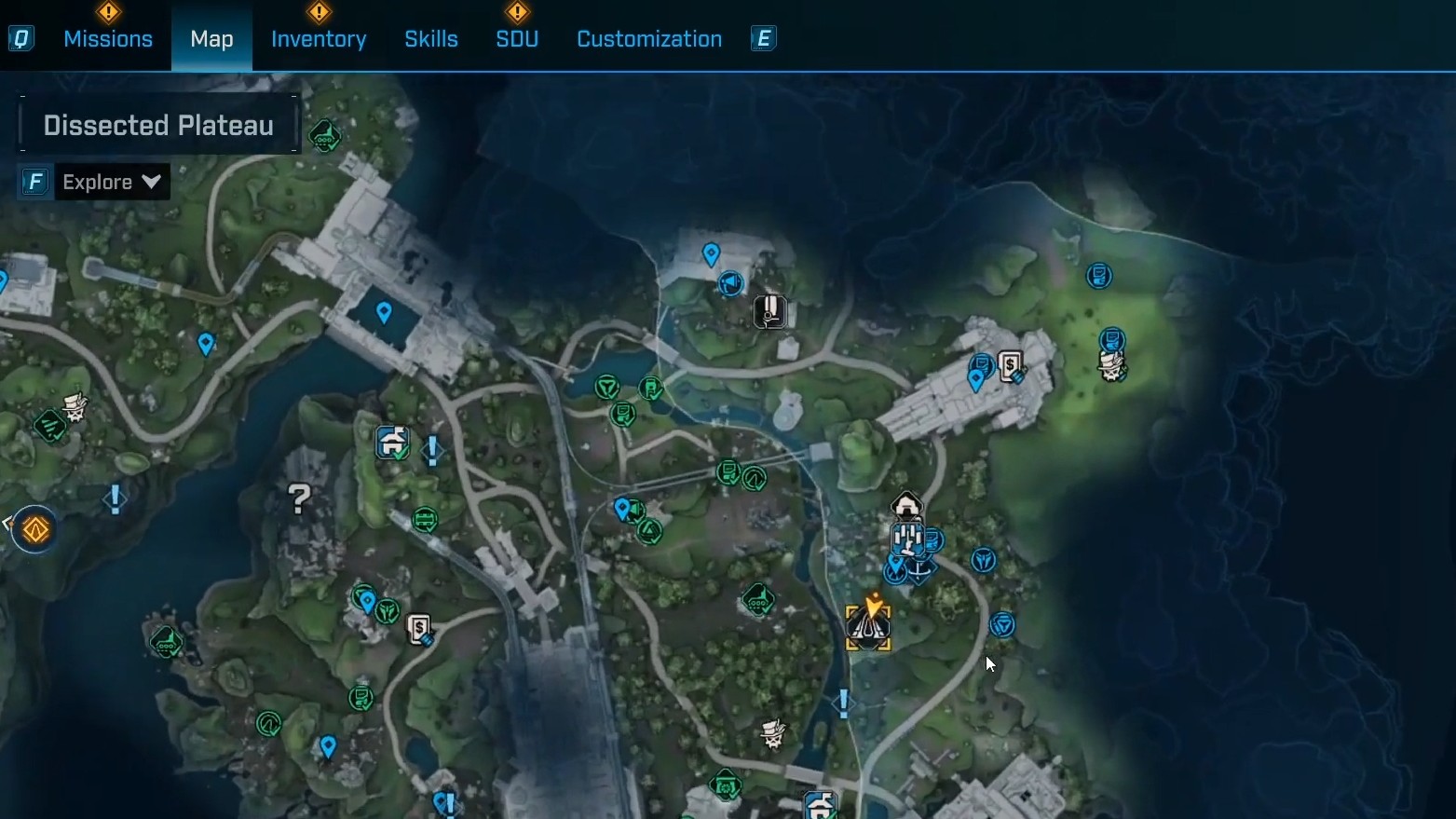Click the white question mark map marker
This screenshot has width=1456, height=819.
299,499
